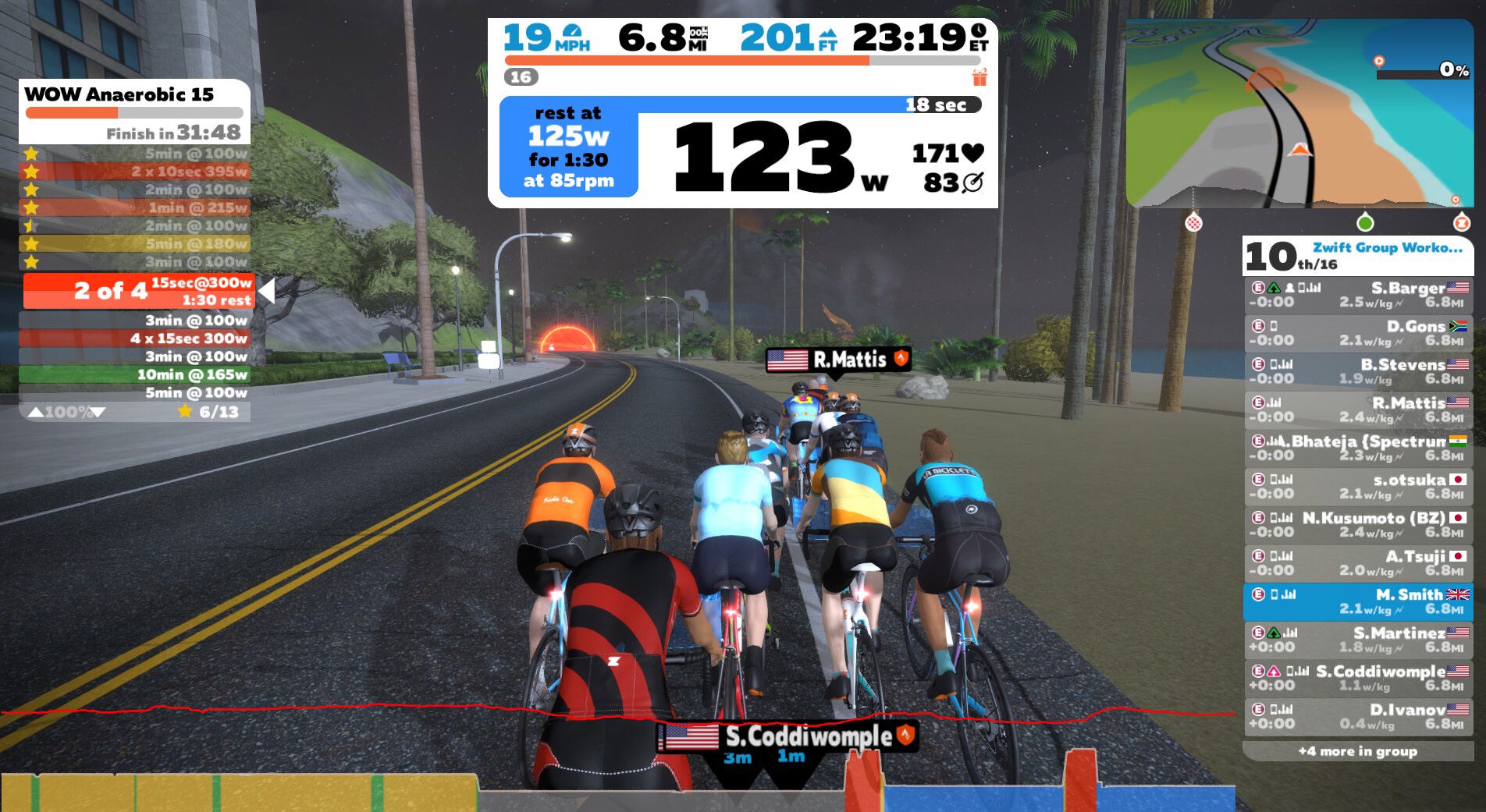This screenshot has width=1486, height=812.
Task: Choose A.Tsuji from the riders list
Action: tap(1357, 562)
